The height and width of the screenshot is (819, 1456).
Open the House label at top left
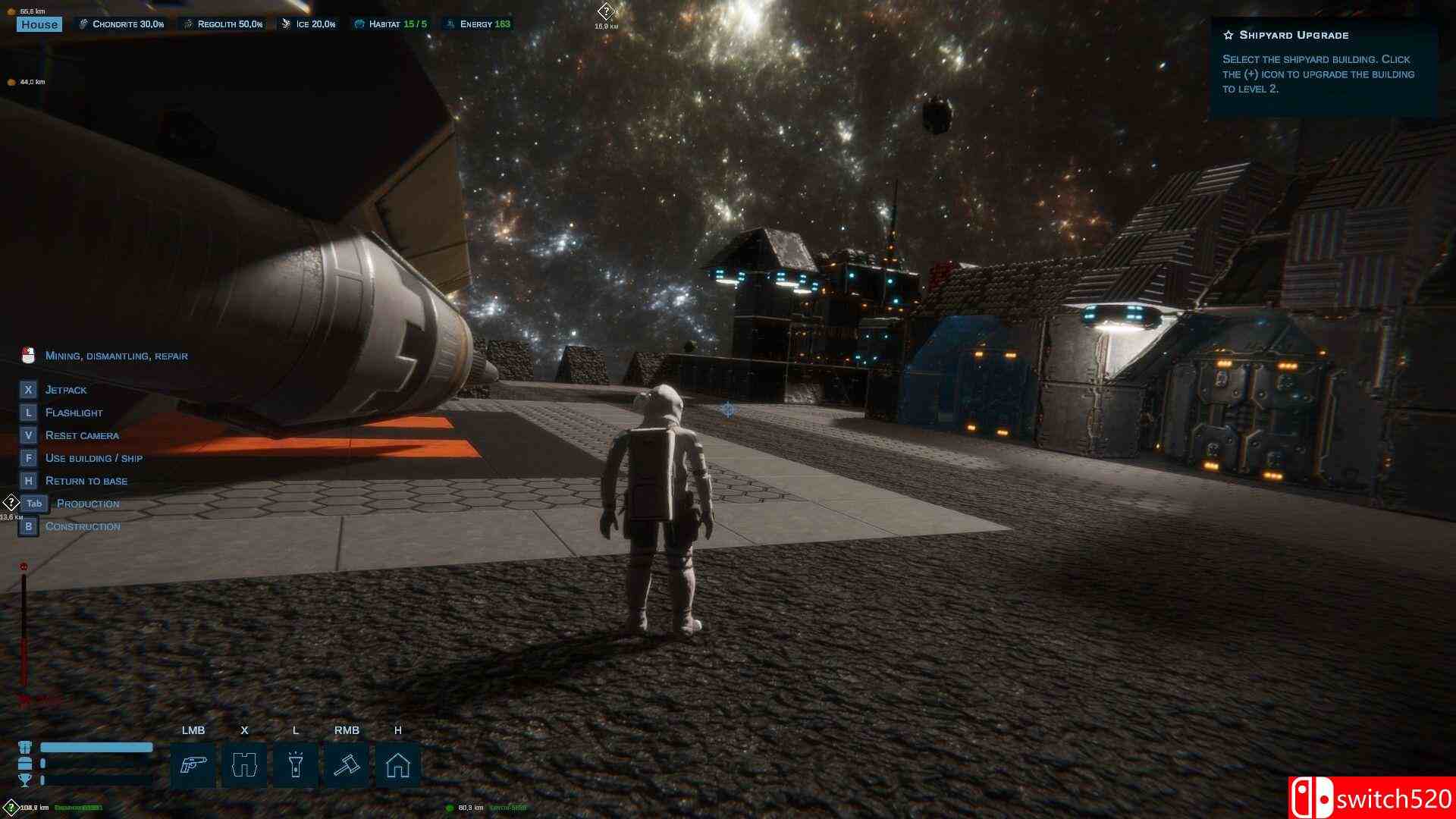click(x=39, y=24)
